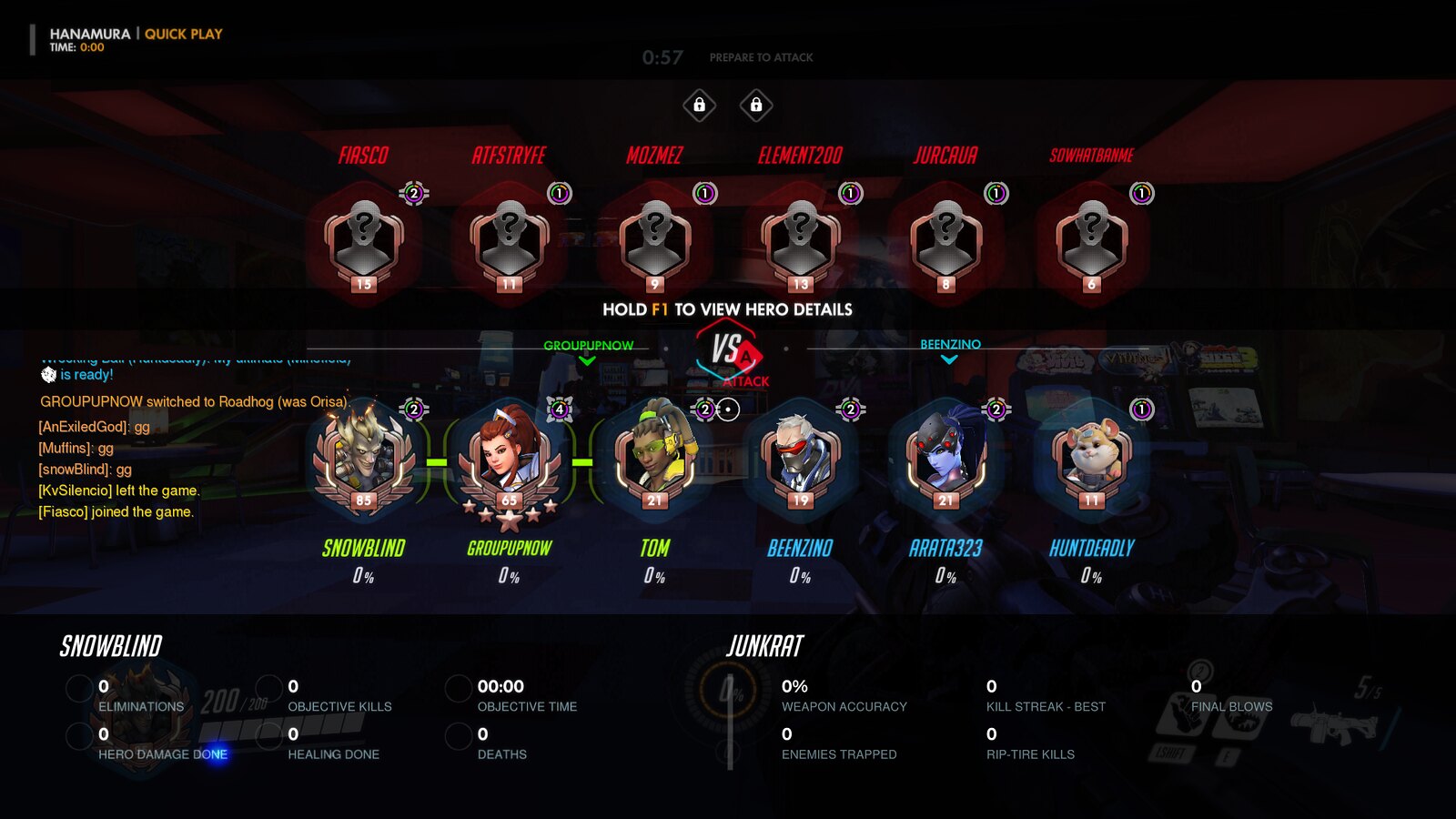Click GroupUpNow's level 4 endorsement badge

pos(560,409)
